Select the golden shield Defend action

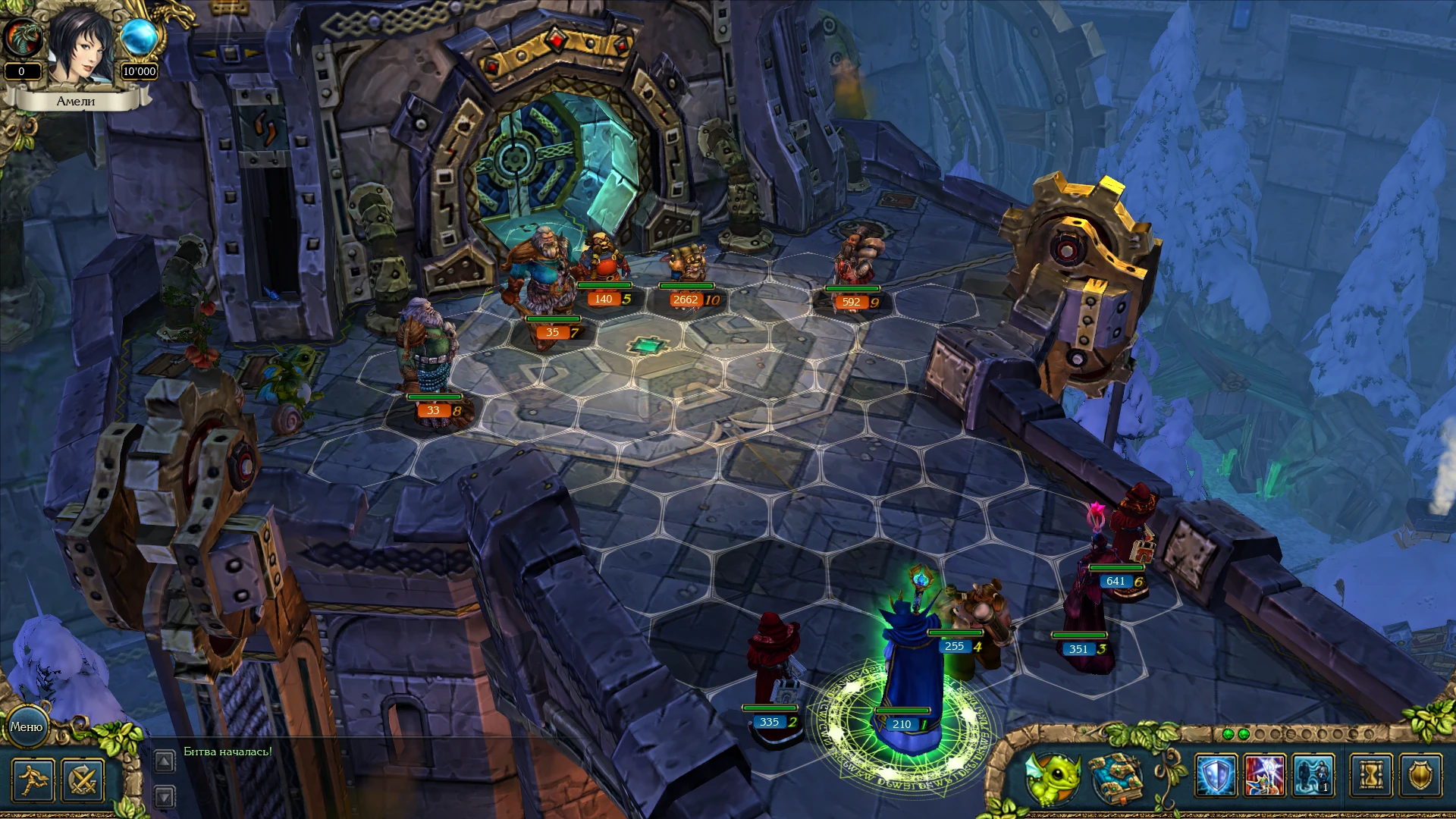point(1420,775)
